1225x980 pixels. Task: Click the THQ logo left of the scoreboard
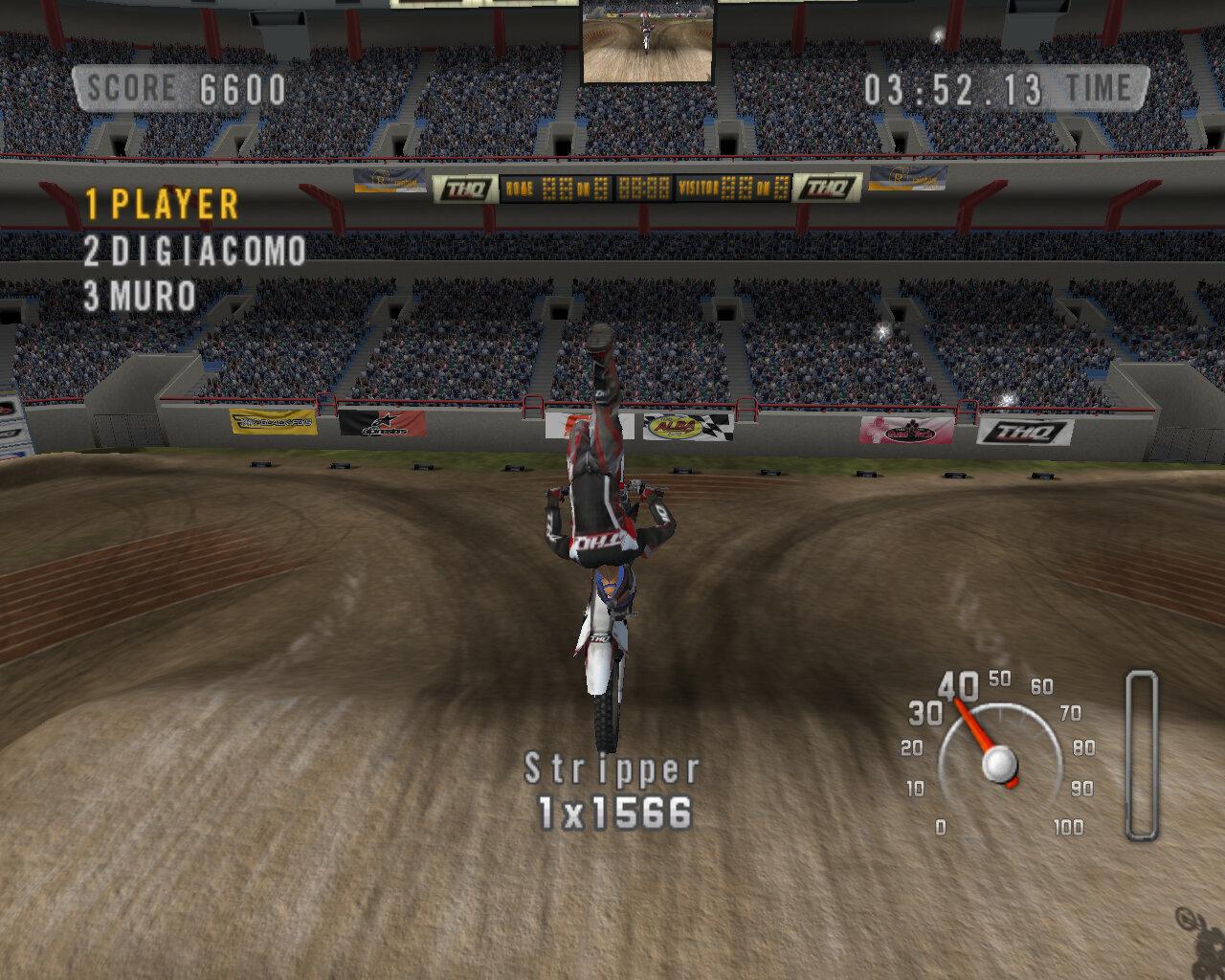click(466, 188)
